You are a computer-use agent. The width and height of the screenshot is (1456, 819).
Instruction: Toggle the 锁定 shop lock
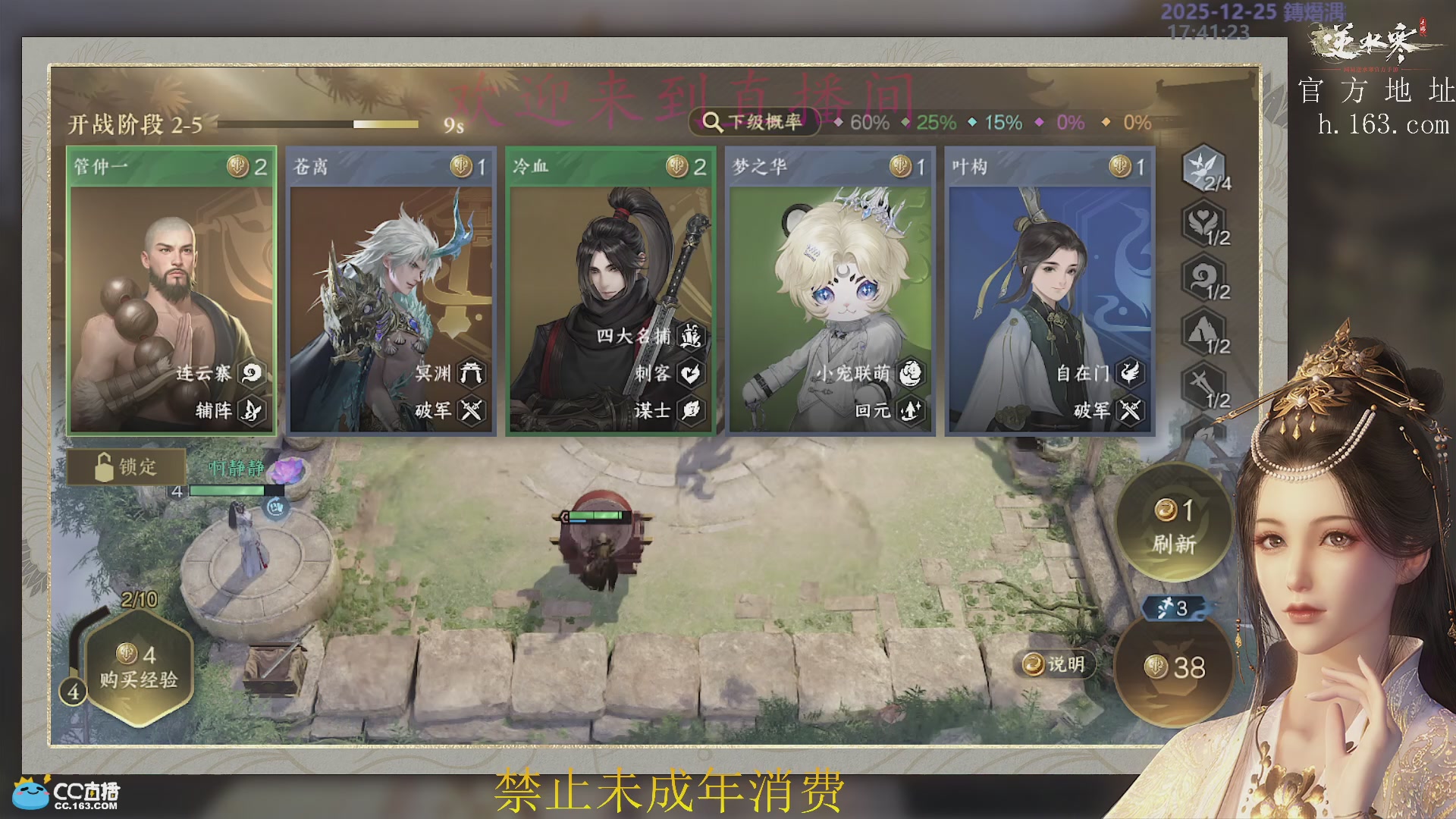[x=127, y=467]
